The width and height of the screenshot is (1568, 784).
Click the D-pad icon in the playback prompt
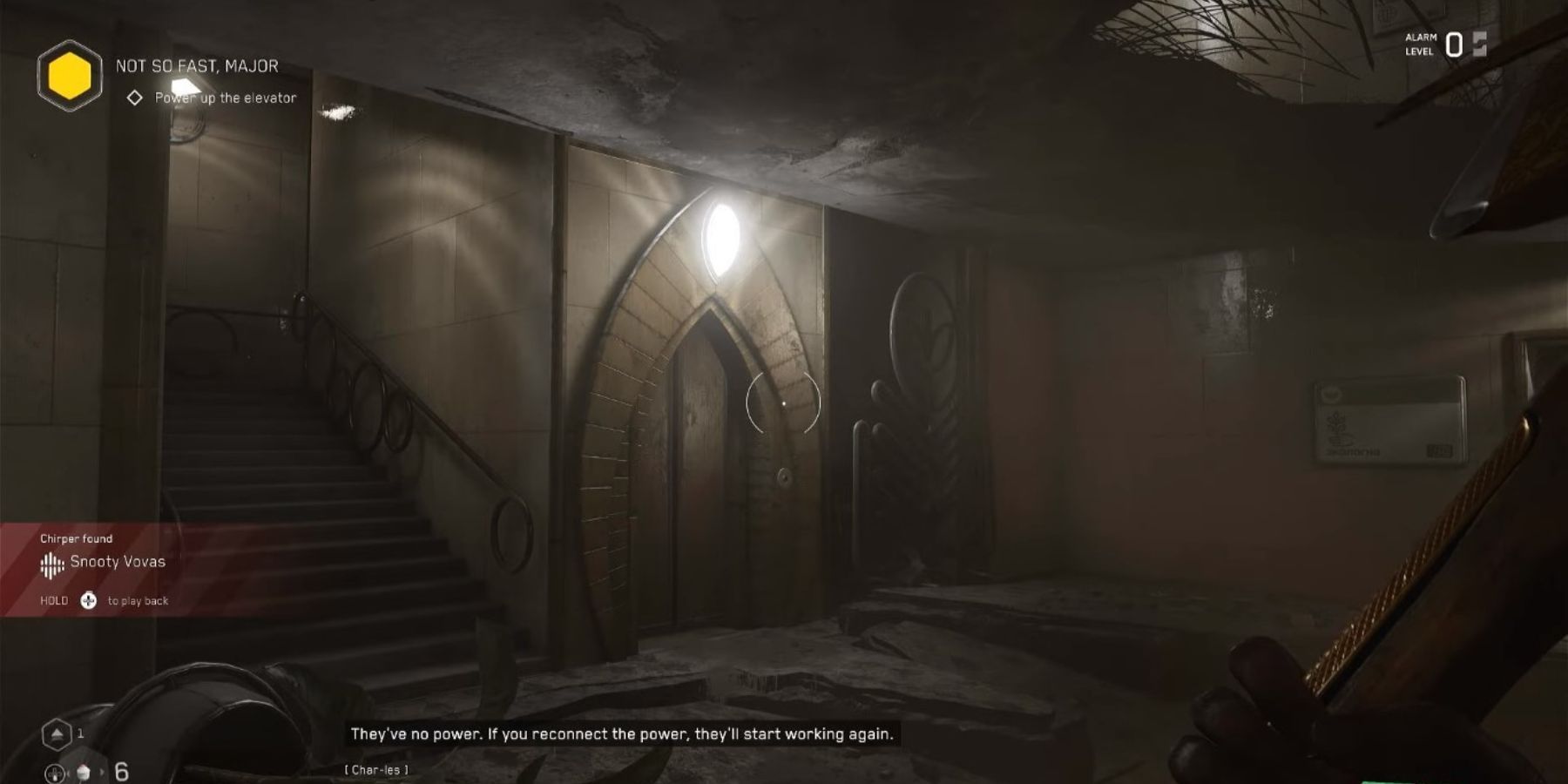click(90, 600)
